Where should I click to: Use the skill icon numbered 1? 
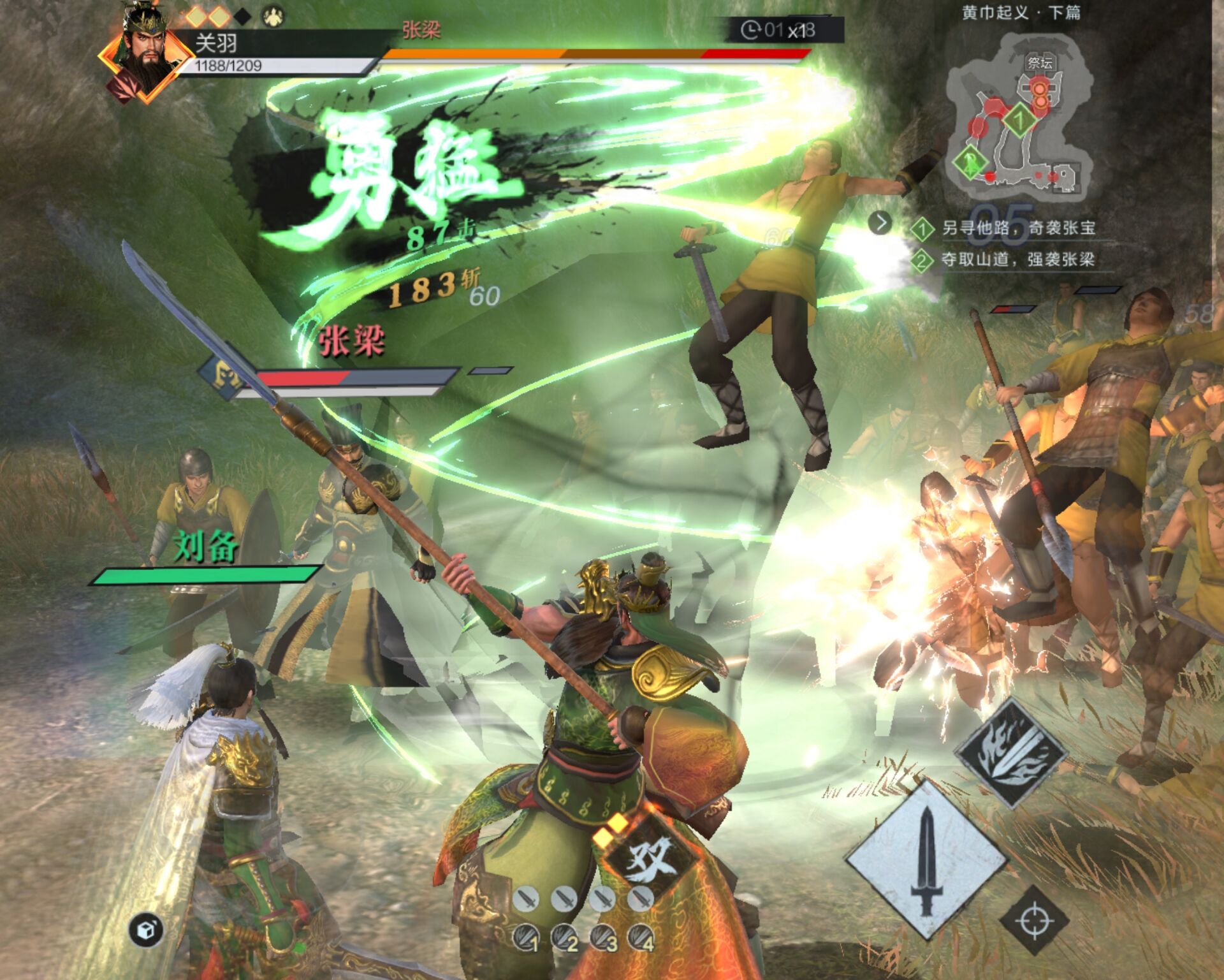point(526,939)
